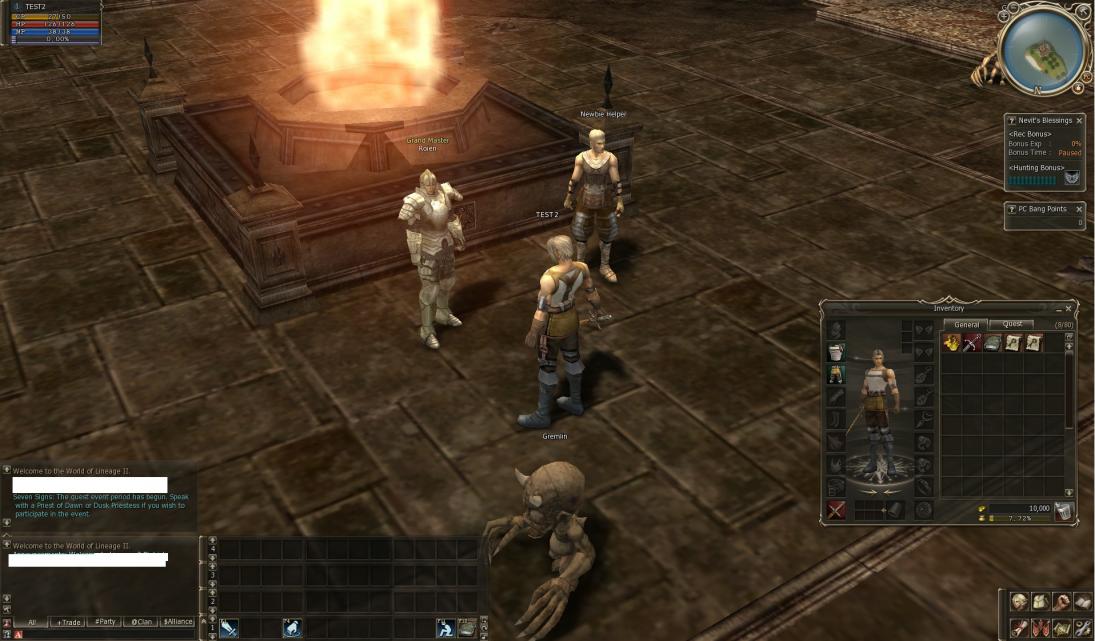This screenshot has height=641, width=1095.
Task: Activate the sword attack hotbar skill
Action: (229, 628)
